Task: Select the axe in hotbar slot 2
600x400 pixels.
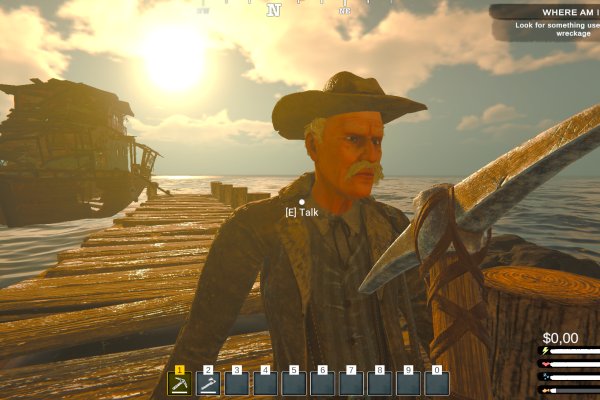Action: (208, 383)
